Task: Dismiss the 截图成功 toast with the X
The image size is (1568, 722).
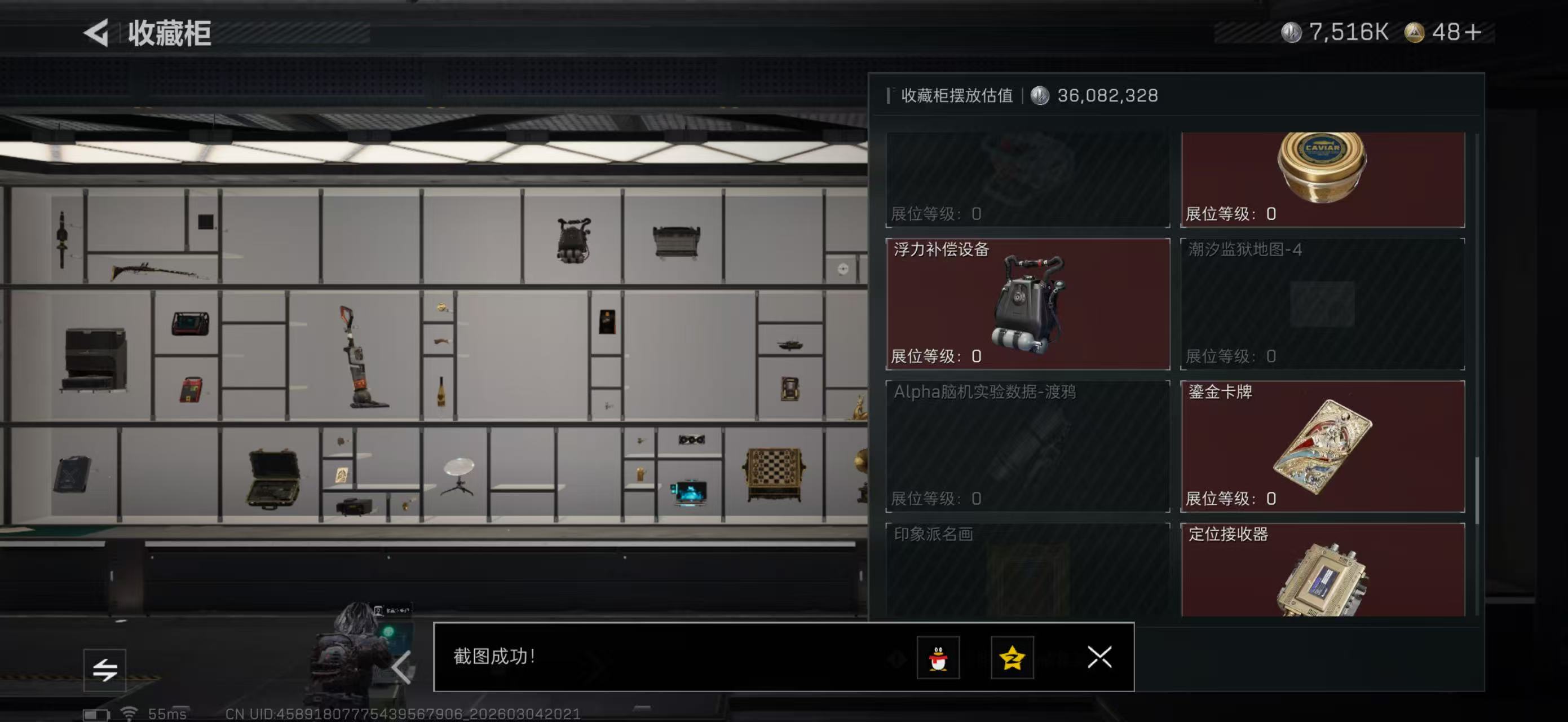Action: (x=1099, y=658)
